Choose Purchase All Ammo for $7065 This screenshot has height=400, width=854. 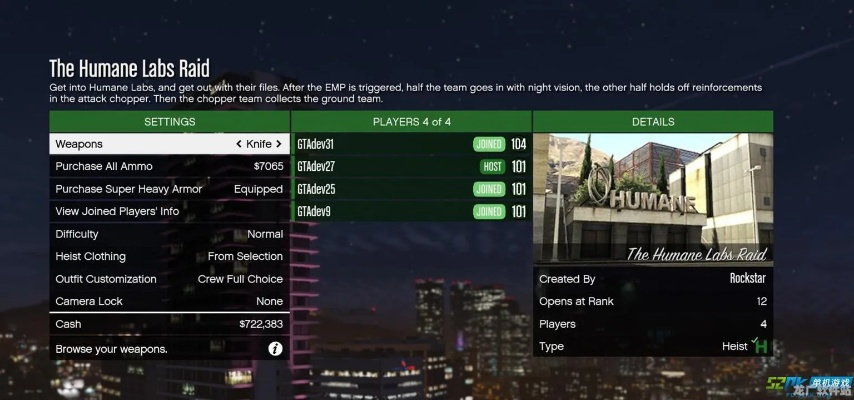(x=169, y=166)
